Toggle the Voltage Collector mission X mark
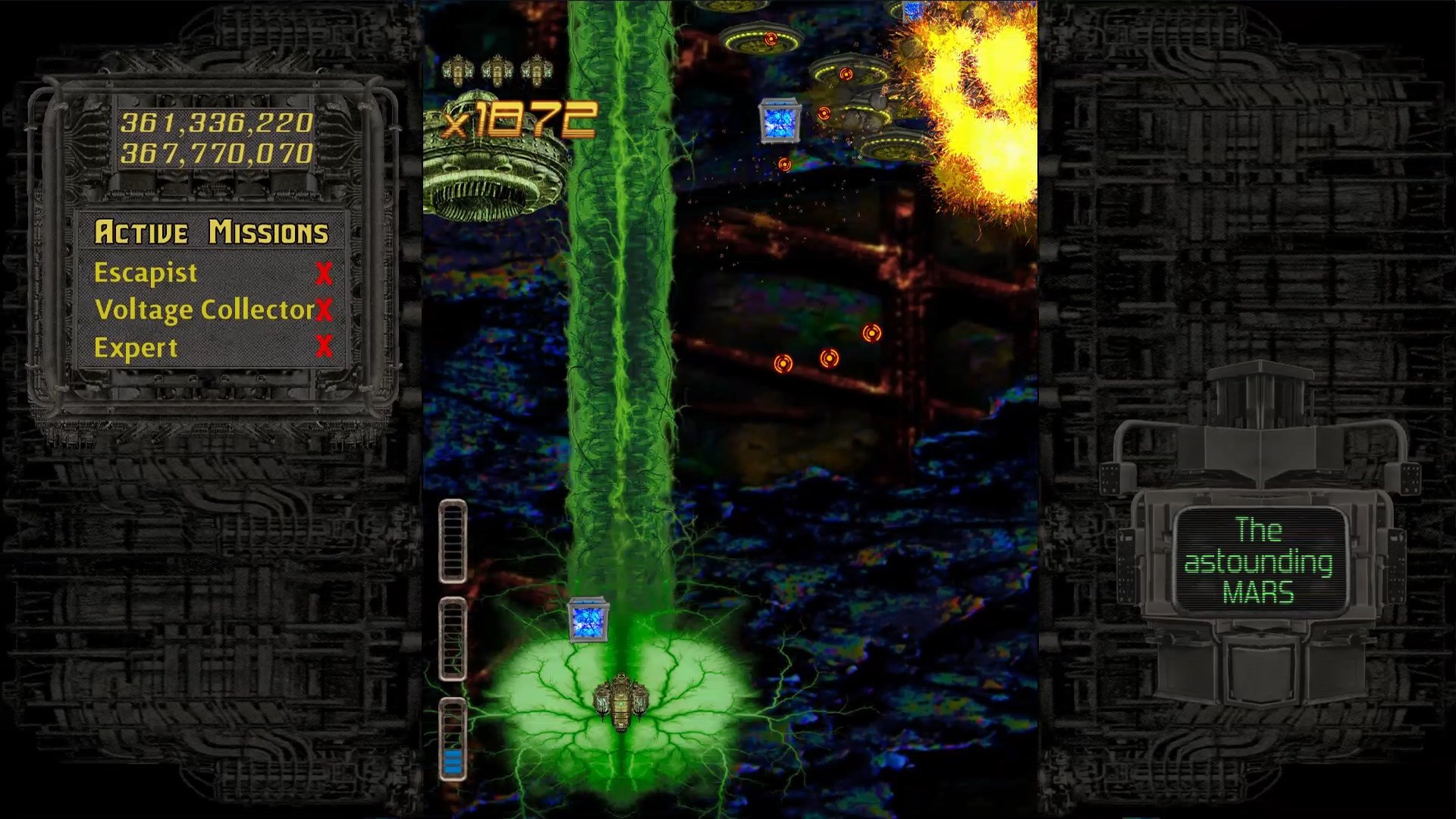This screenshot has height=819, width=1456. (x=325, y=311)
